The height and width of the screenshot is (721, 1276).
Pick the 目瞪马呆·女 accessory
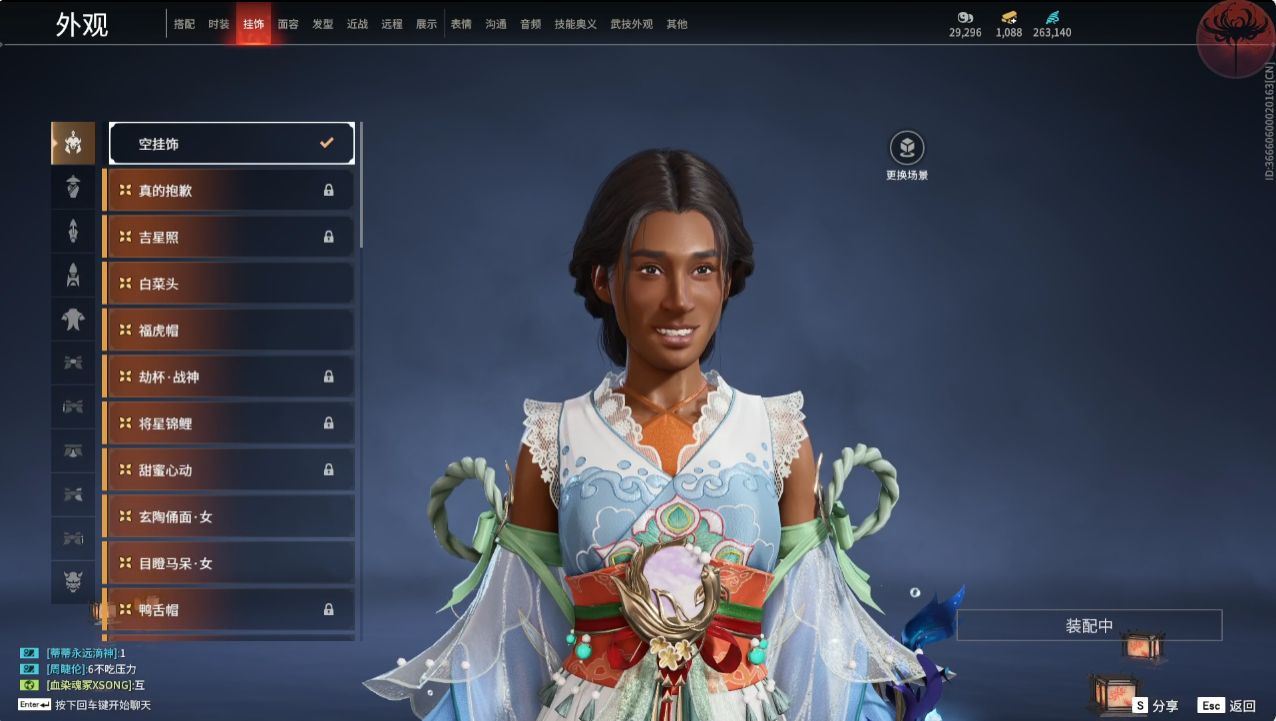tap(229, 563)
